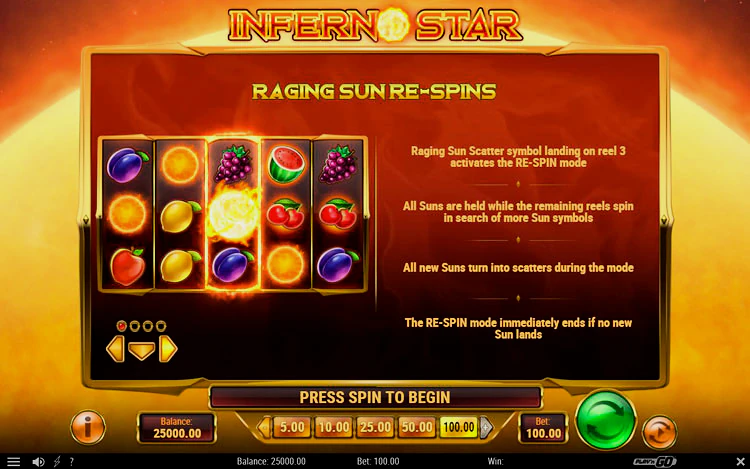Image resolution: width=750 pixels, height=469 pixels.
Task: Open the orange info paytable button
Action: (88, 427)
